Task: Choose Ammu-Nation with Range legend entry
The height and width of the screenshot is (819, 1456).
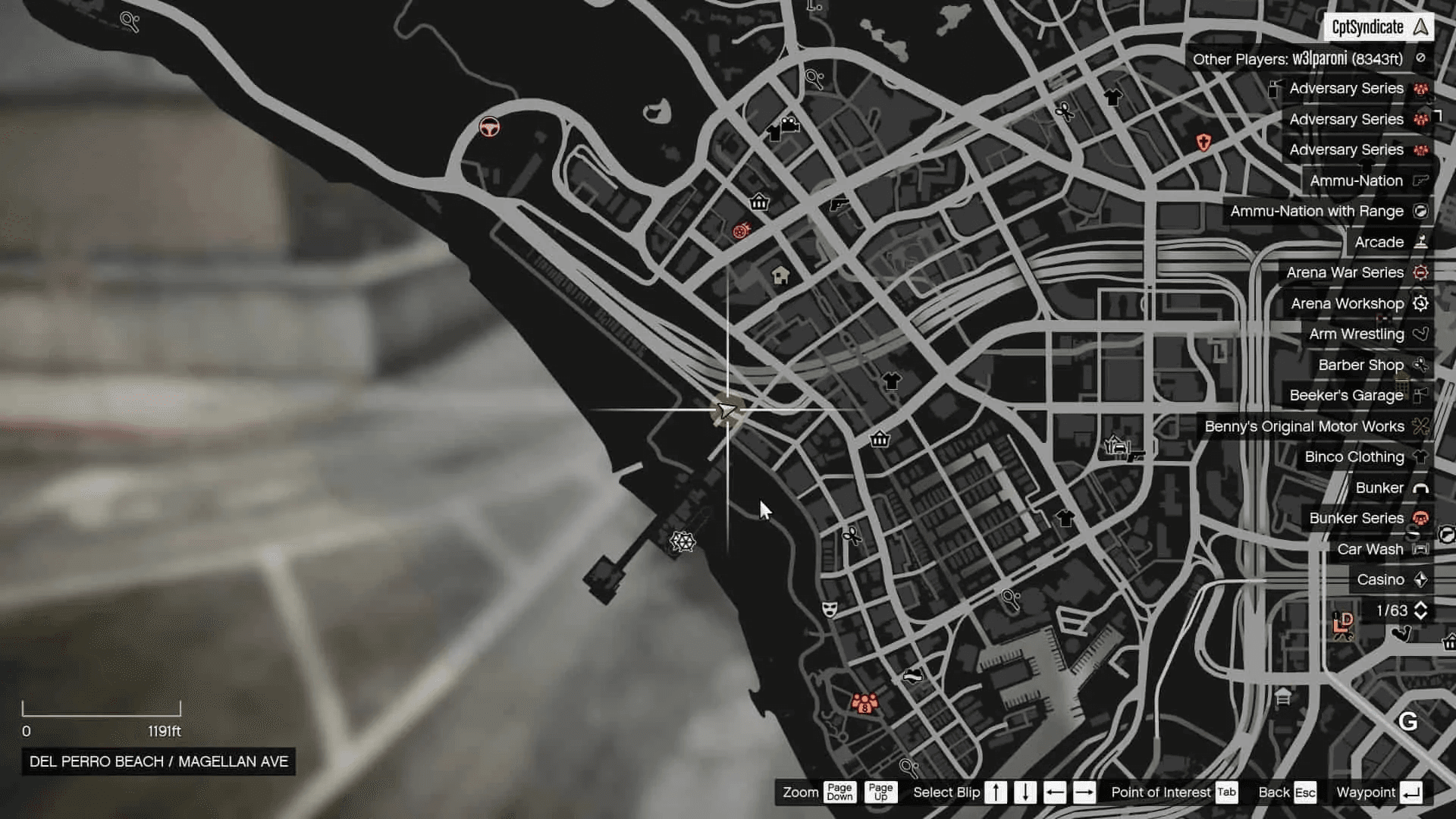Action: pos(1316,212)
